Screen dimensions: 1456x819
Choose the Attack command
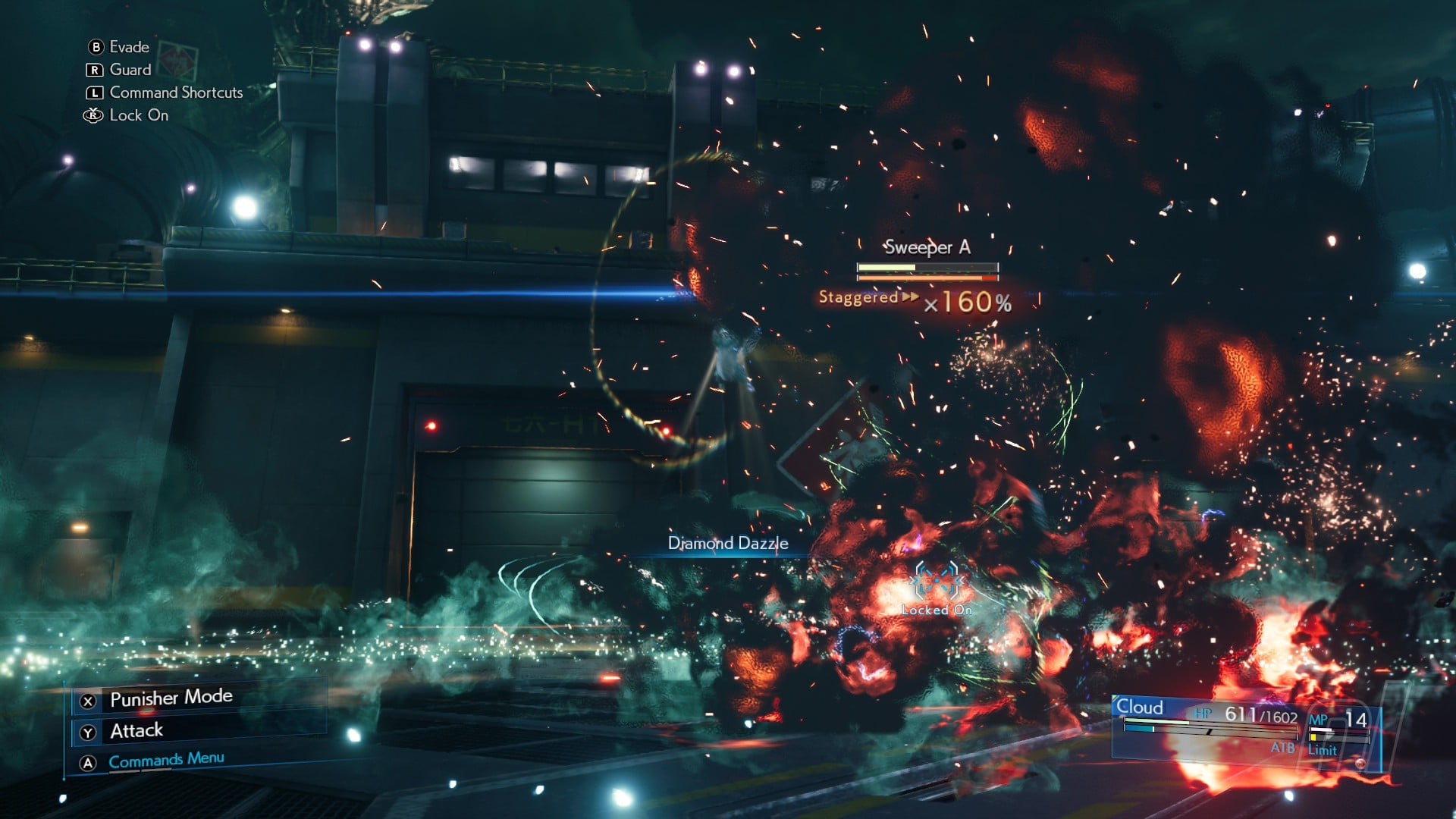pyautogui.click(x=136, y=730)
